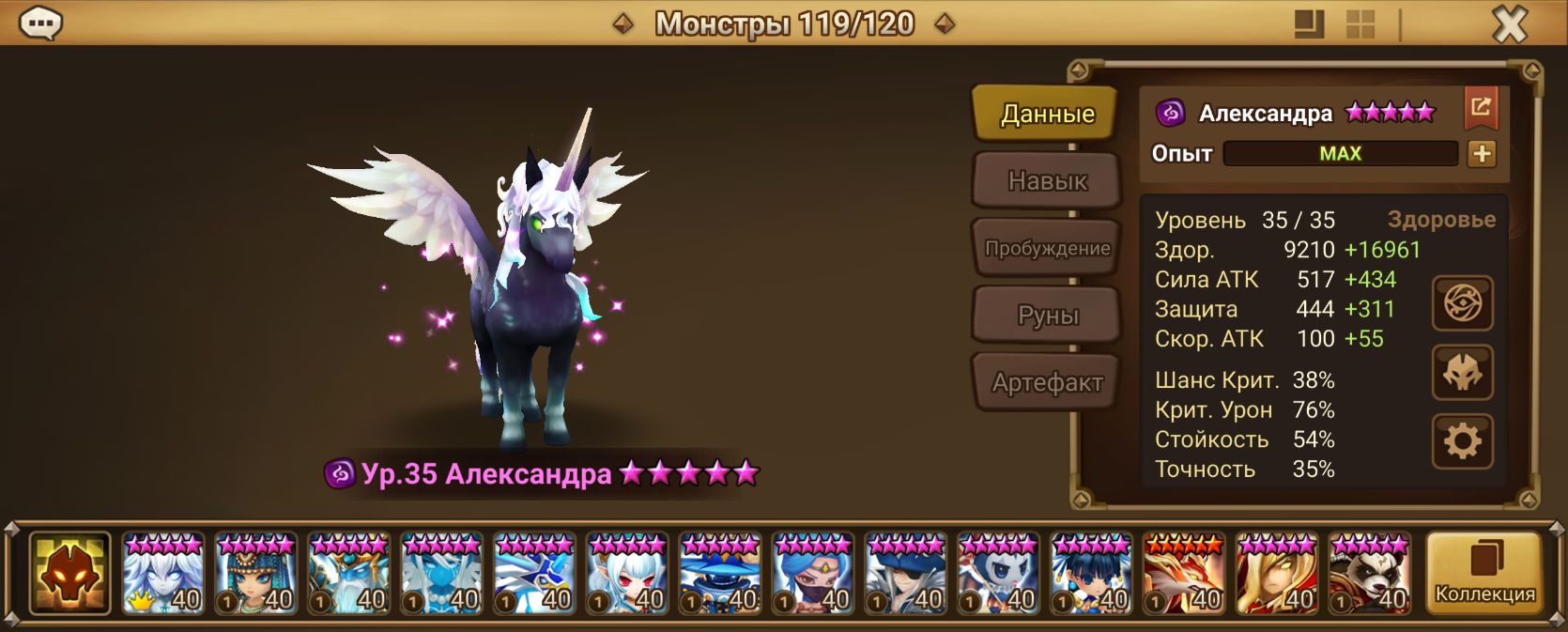Open the gear settings button
Viewport: 1568px width, 632px height.
point(1462,441)
